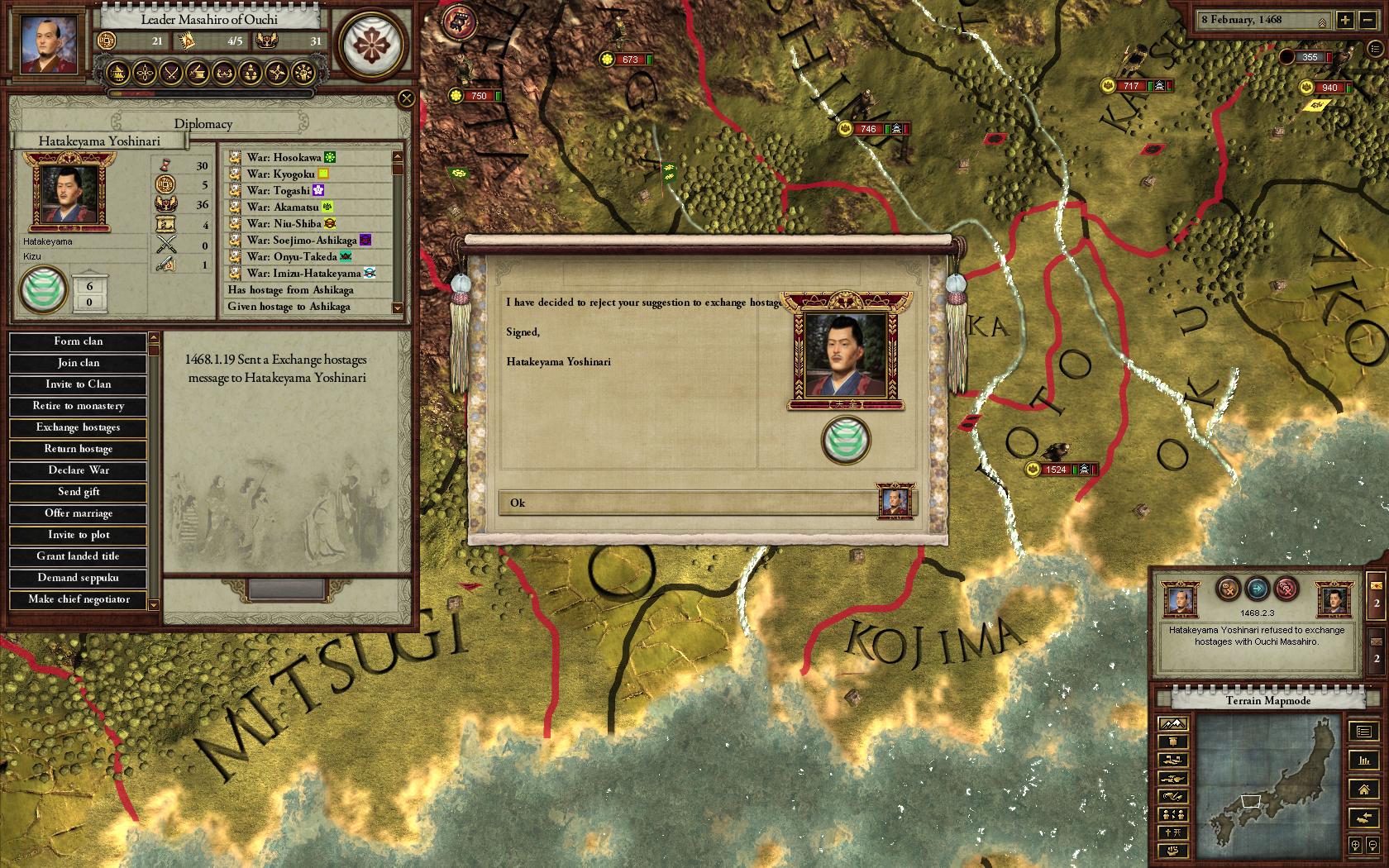The width and height of the screenshot is (1389, 868).
Task: Choose Grant landed title
Action: [x=79, y=556]
